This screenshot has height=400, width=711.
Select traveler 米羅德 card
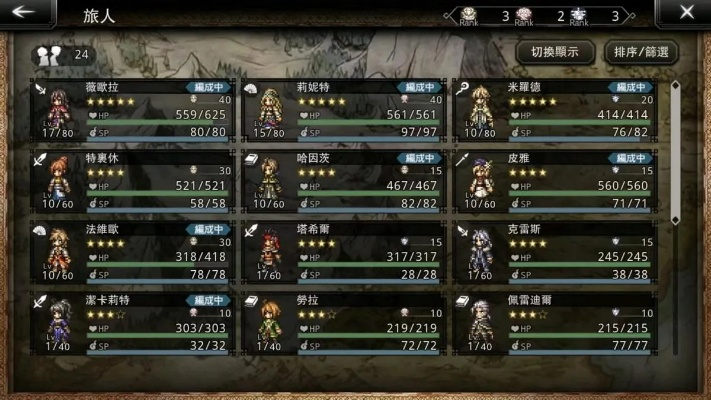556,111
